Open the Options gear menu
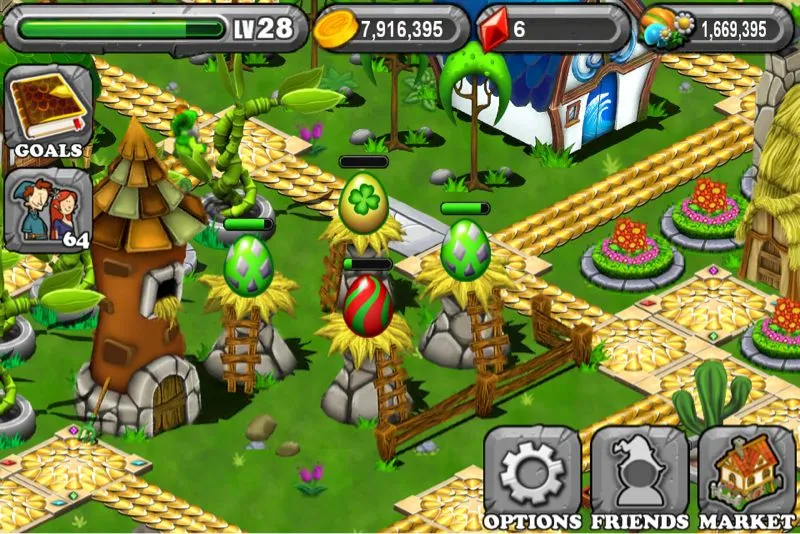 click(532, 475)
